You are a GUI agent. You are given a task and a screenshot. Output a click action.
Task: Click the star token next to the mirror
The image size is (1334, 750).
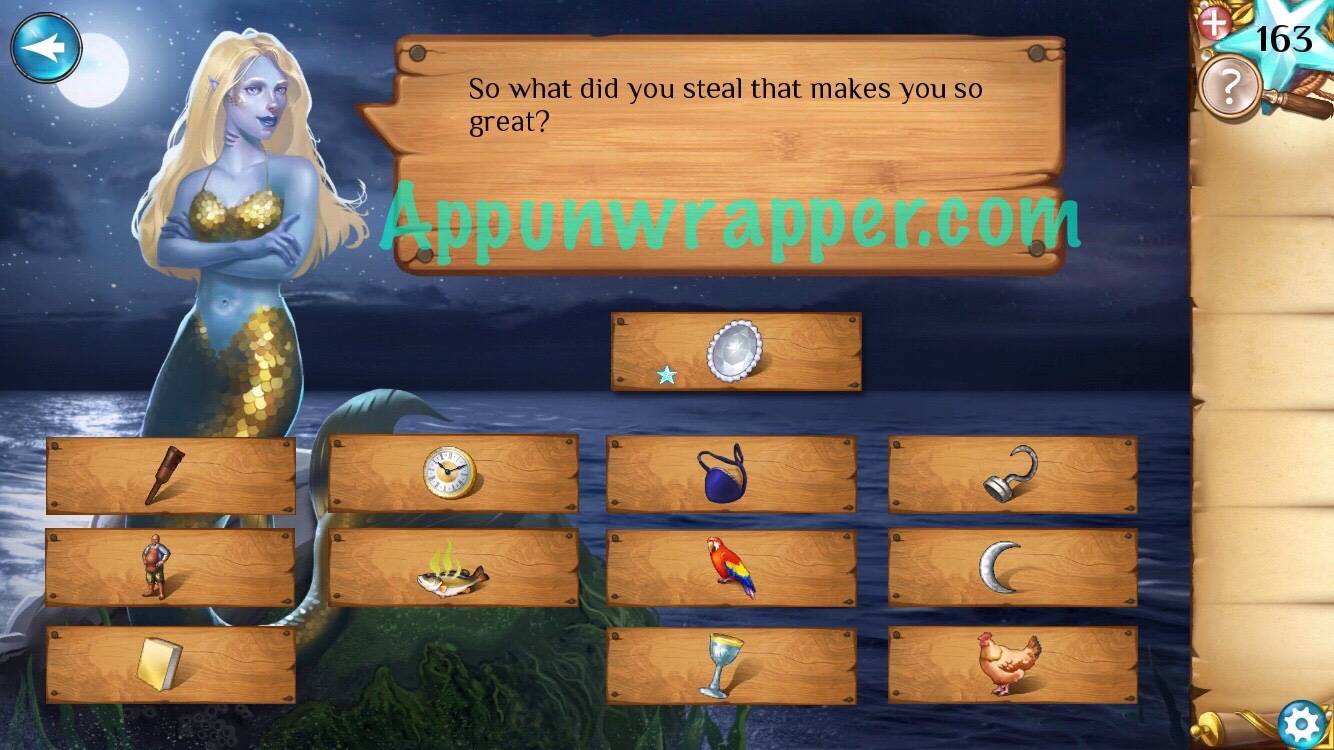pyautogui.click(x=666, y=376)
